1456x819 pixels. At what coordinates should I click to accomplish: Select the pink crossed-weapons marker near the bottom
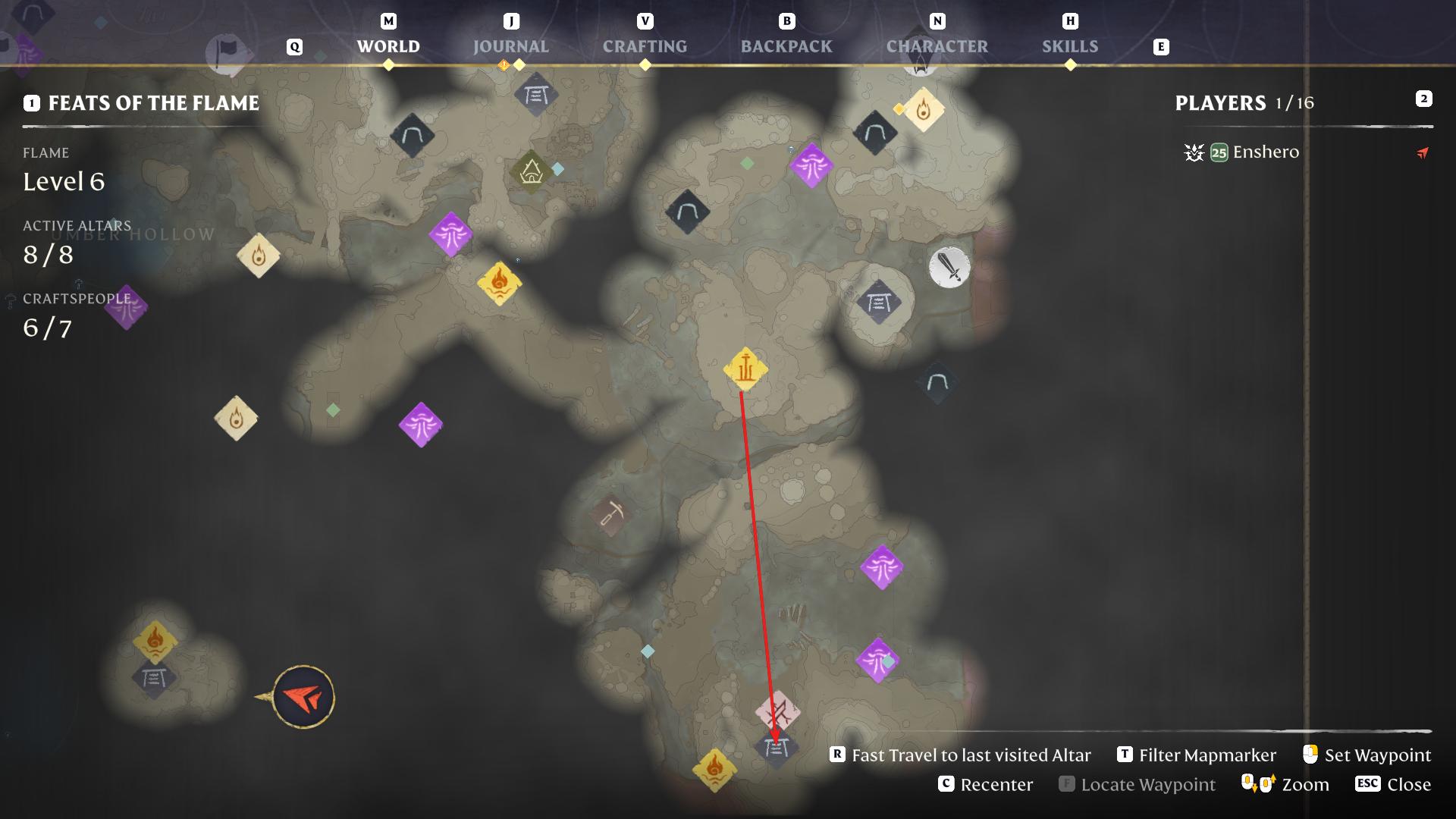point(777,711)
